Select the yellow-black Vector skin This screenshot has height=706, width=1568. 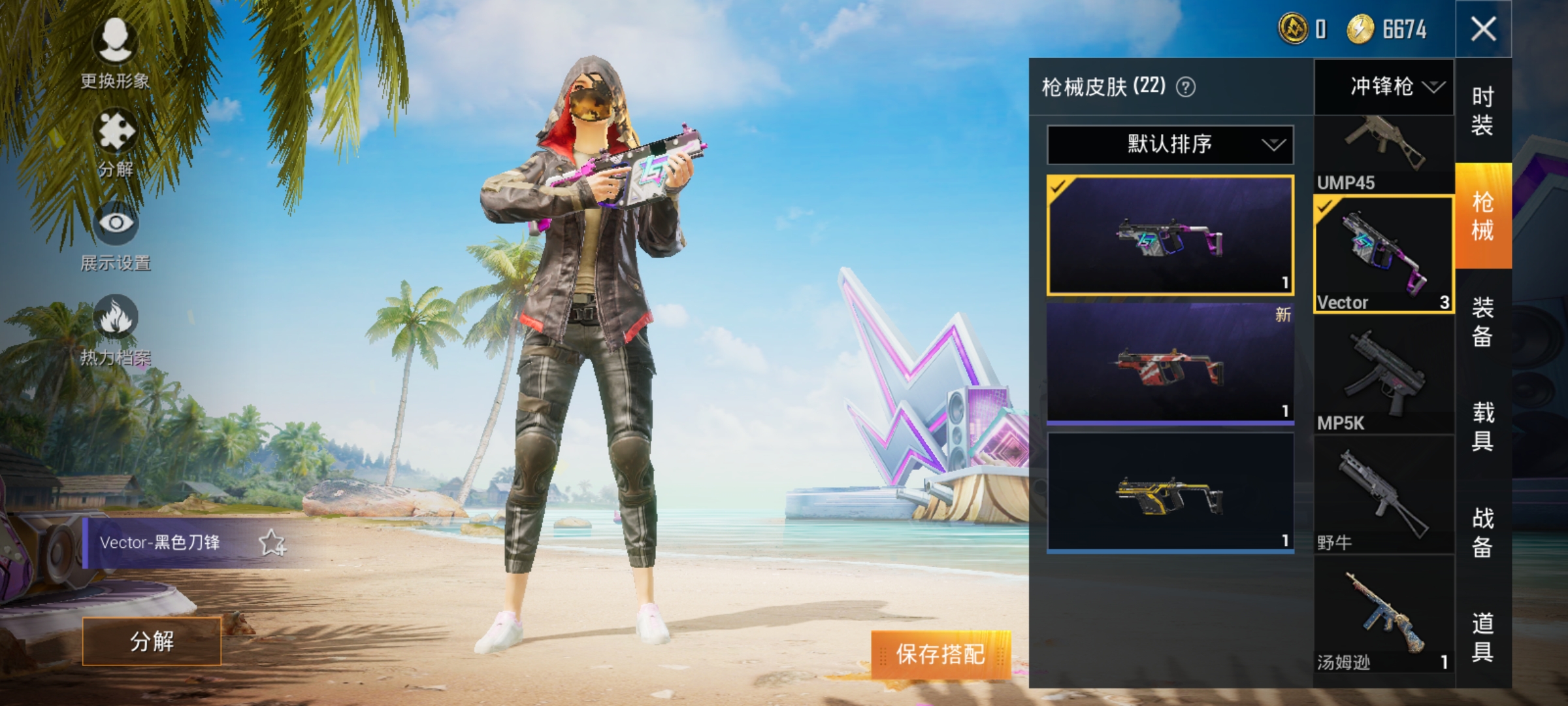[1169, 492]
